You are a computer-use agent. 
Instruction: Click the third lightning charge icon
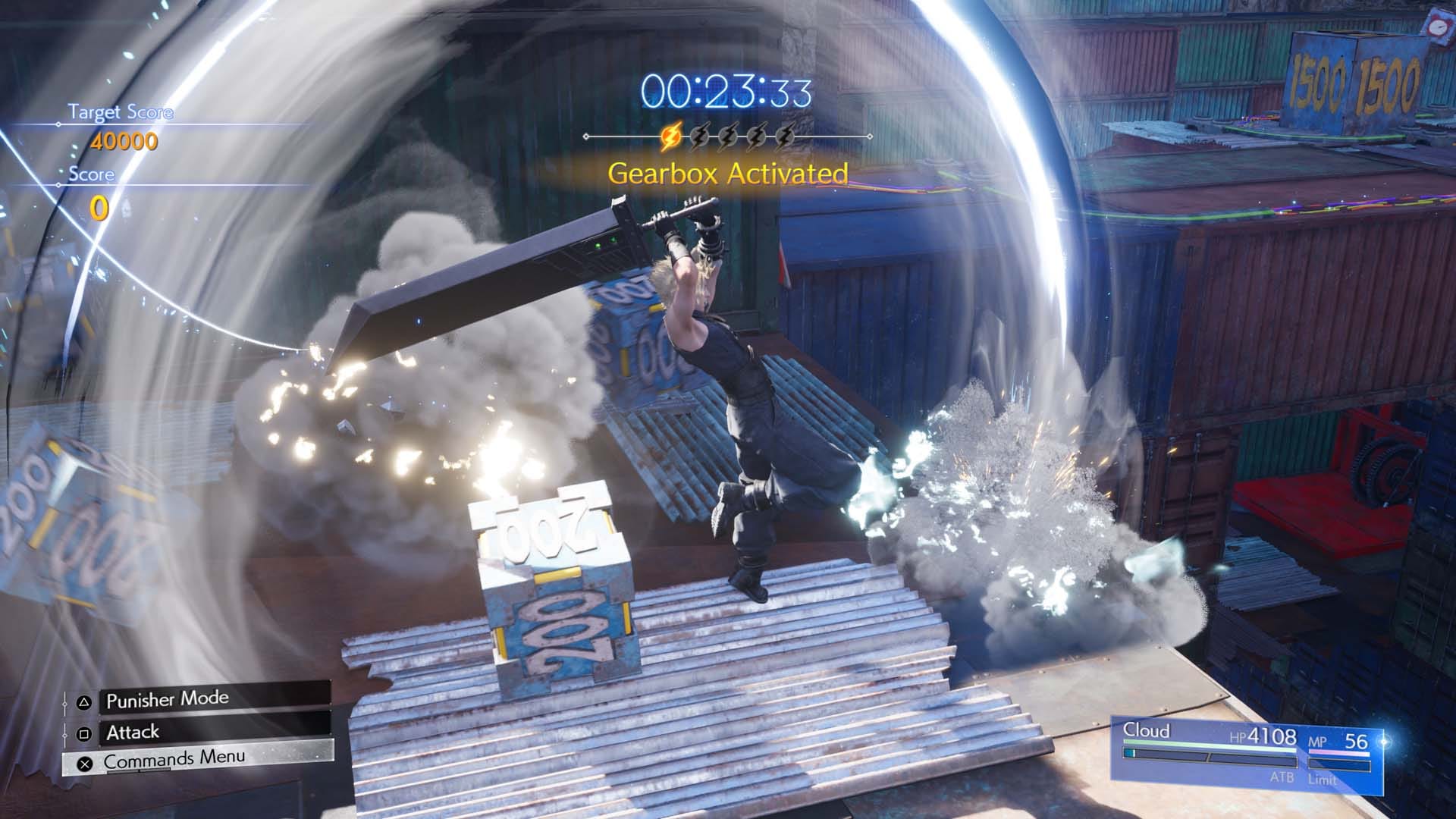(729, 135)
